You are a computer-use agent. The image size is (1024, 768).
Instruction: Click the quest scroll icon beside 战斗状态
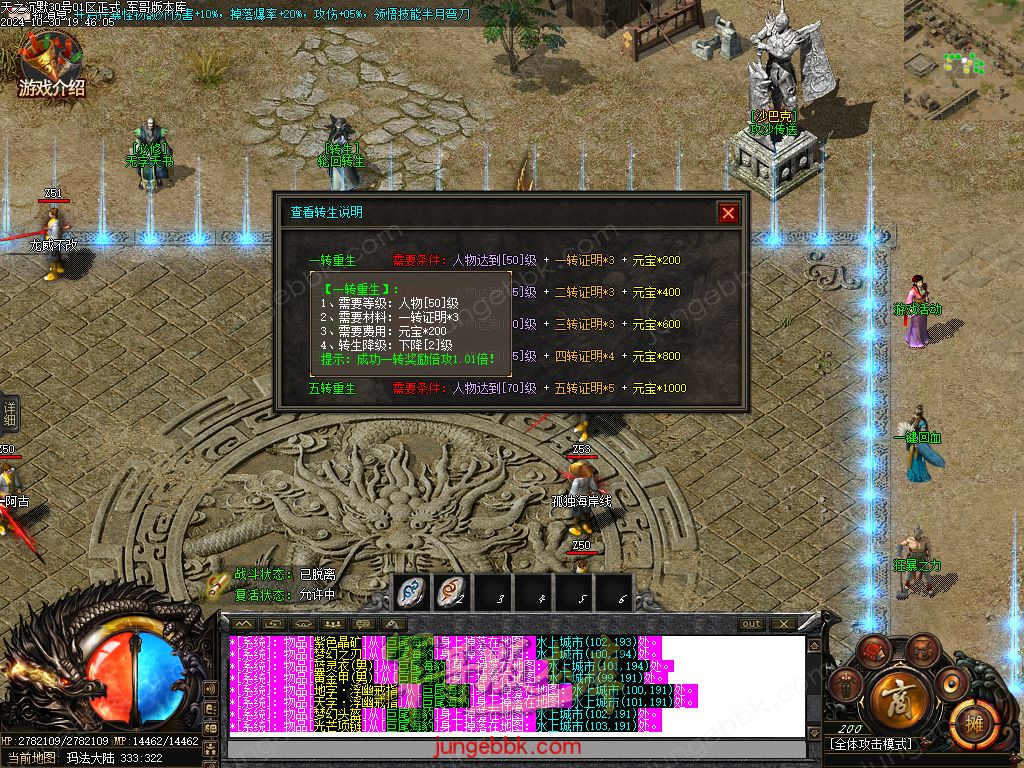[x=216, y=584]
